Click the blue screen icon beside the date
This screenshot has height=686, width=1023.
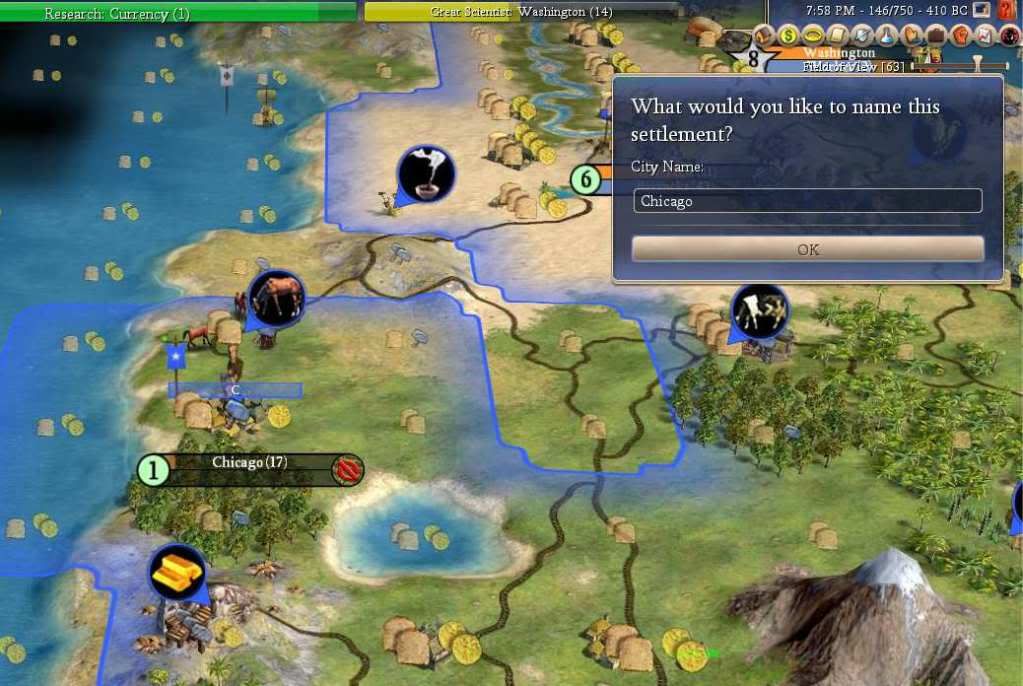981,11
